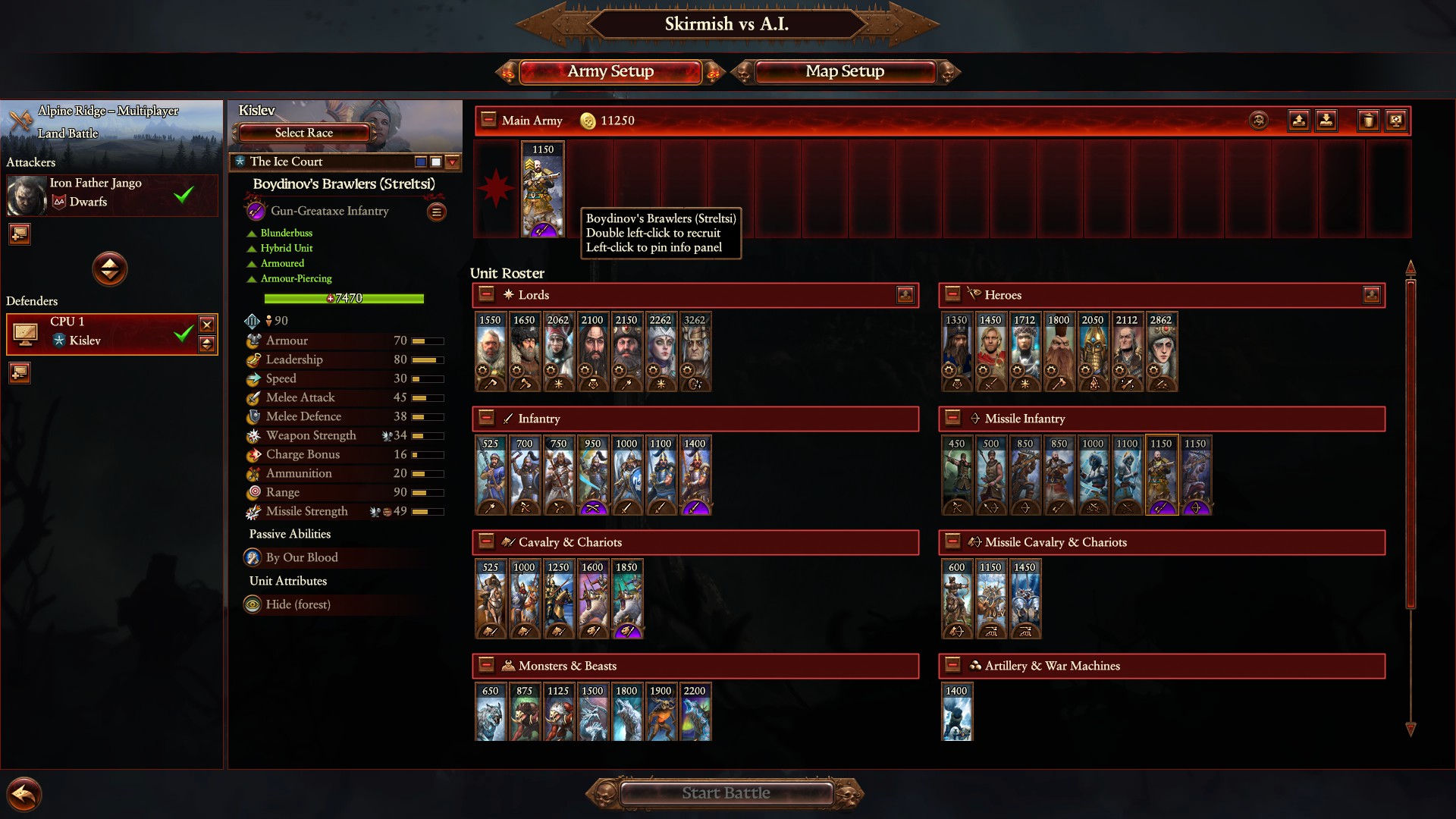Image resolution: width=1456 pixels, height=819 pixels.
Task: Select the 450-cost missile infantry card
Action: click(956, 475)
